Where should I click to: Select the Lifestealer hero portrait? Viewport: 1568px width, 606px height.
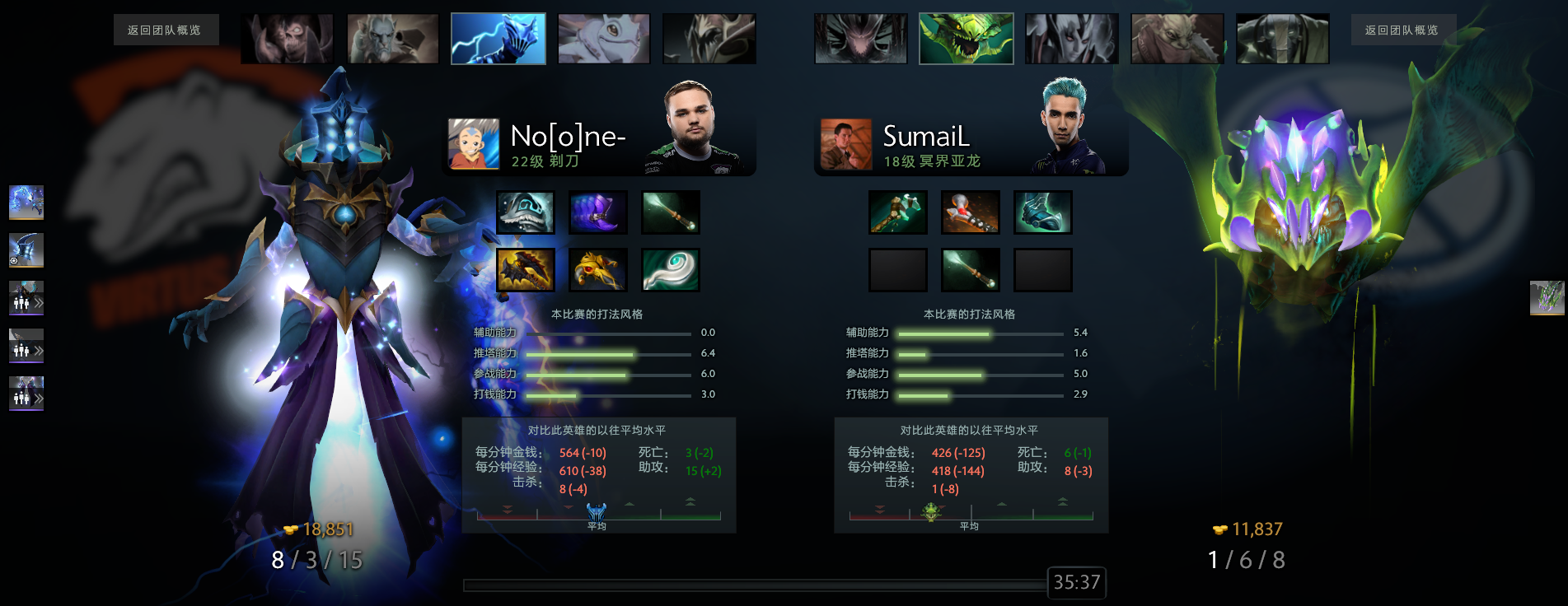287,39
